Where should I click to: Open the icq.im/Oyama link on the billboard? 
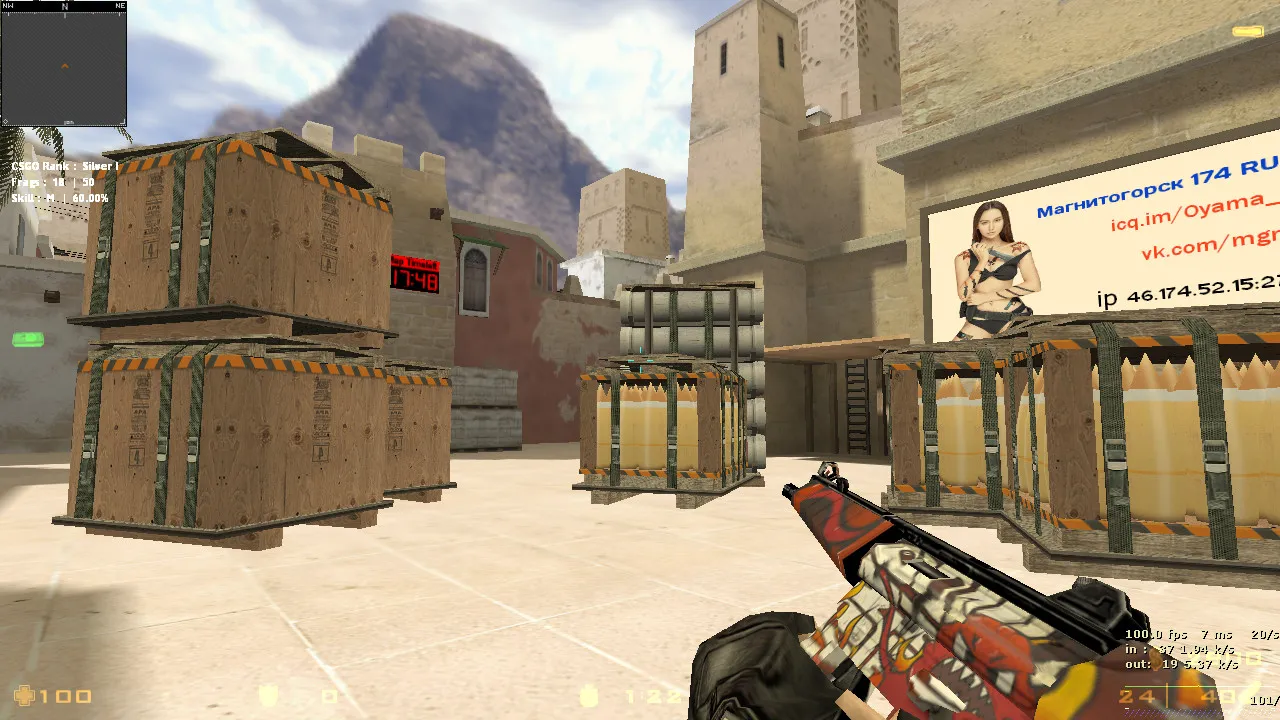tap(1186, 216)
